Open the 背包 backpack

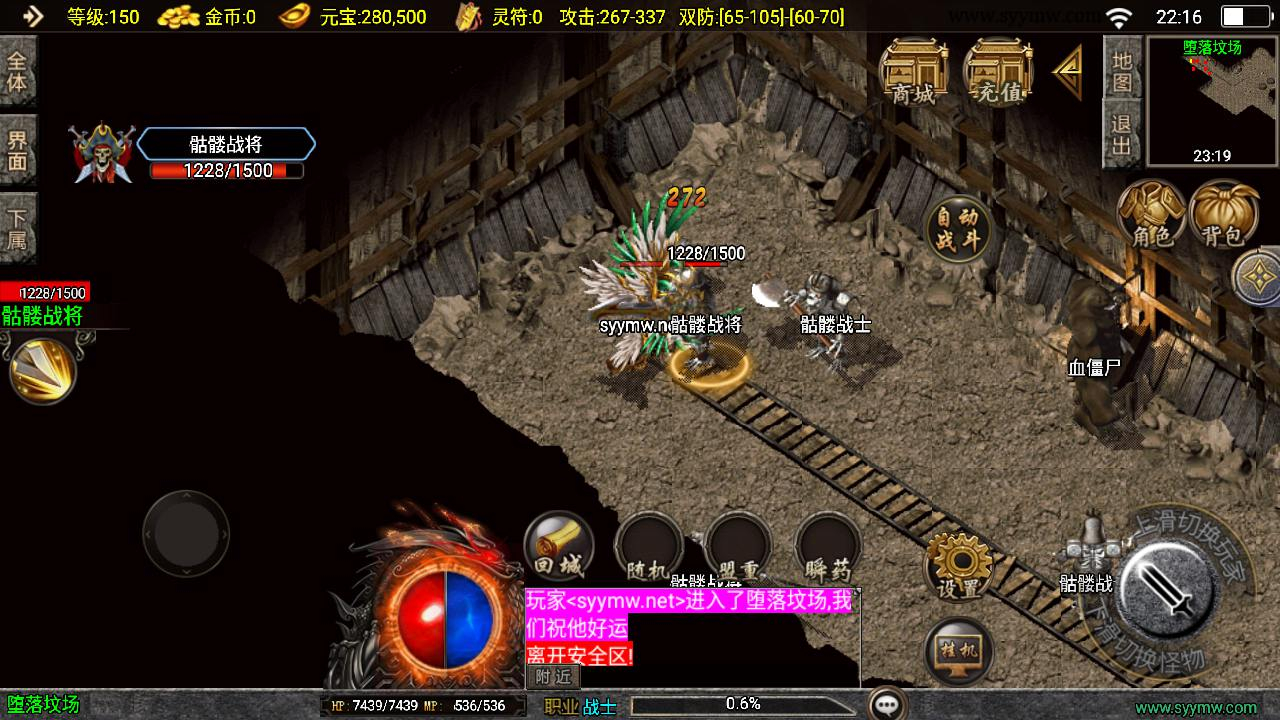click(x=1224, y=214)
